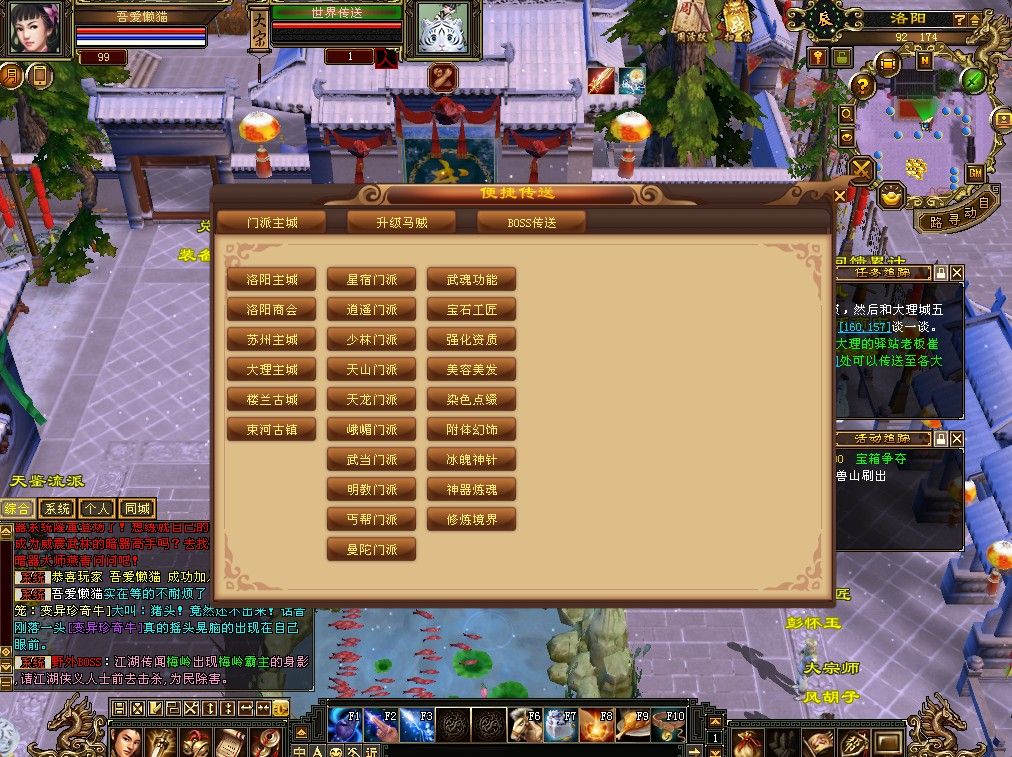
Task: Choose the 苏州主城 teleport button
Action: [272, 340]
